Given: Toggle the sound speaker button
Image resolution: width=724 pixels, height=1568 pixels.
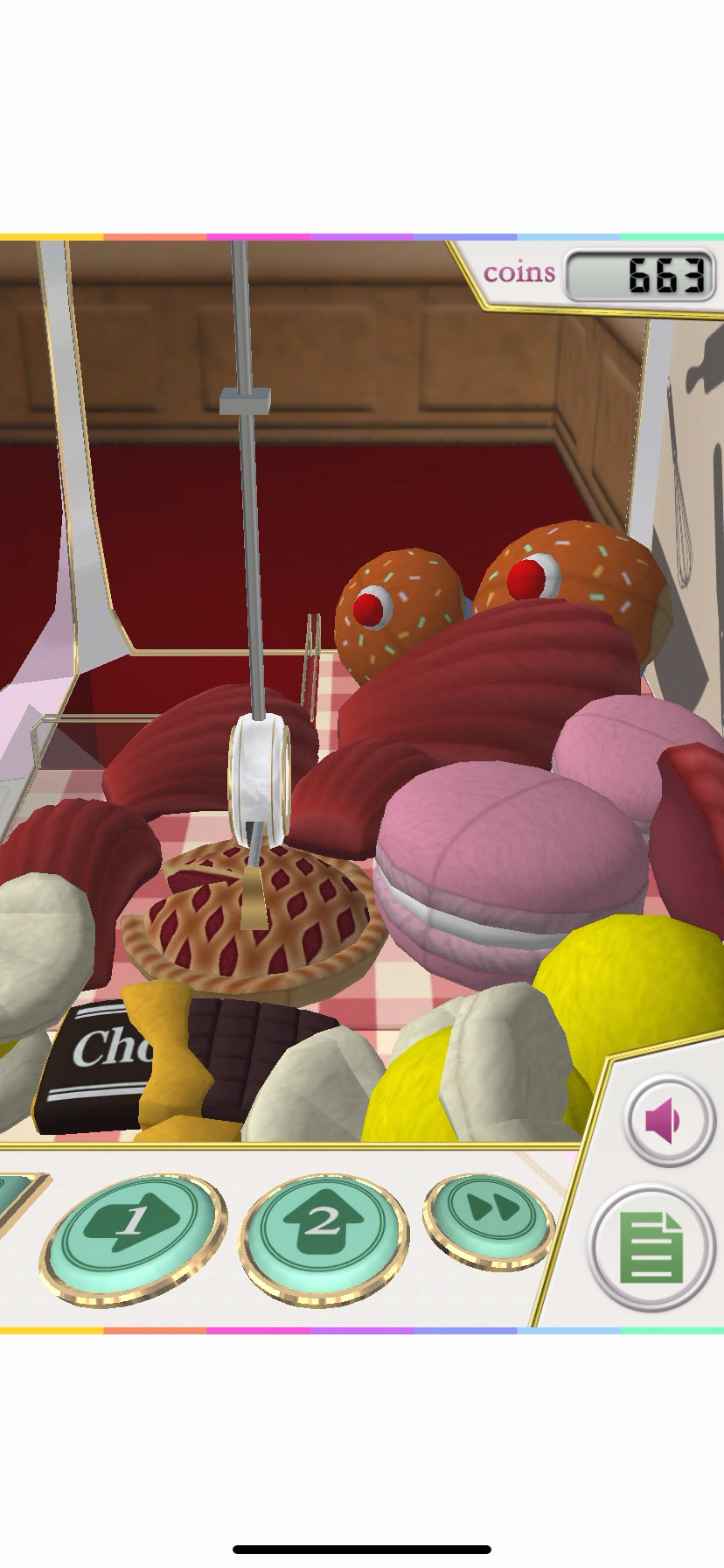Looking at the screenshot, I should 668,1121.
